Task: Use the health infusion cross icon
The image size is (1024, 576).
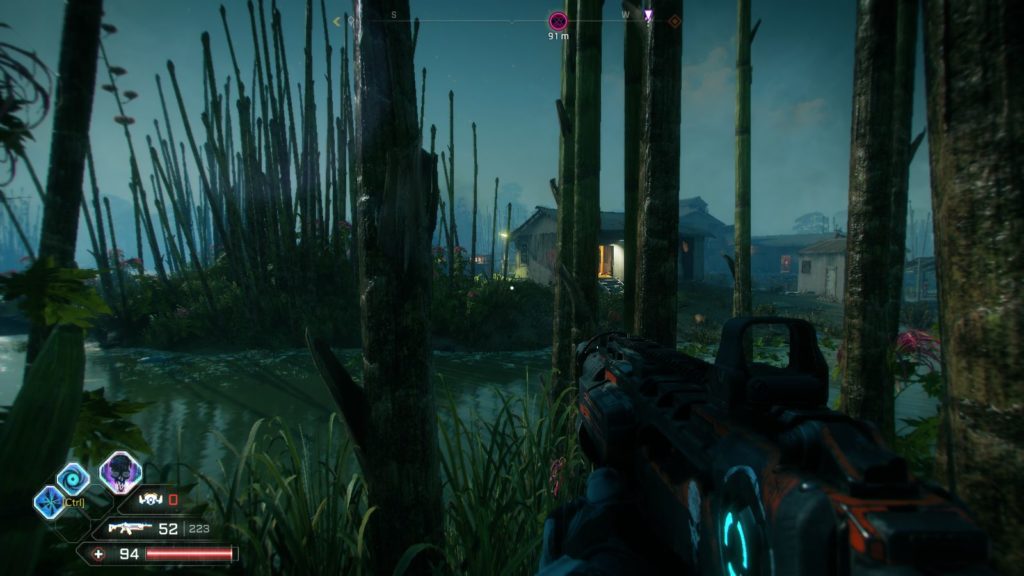Action: tap(98, 553)
